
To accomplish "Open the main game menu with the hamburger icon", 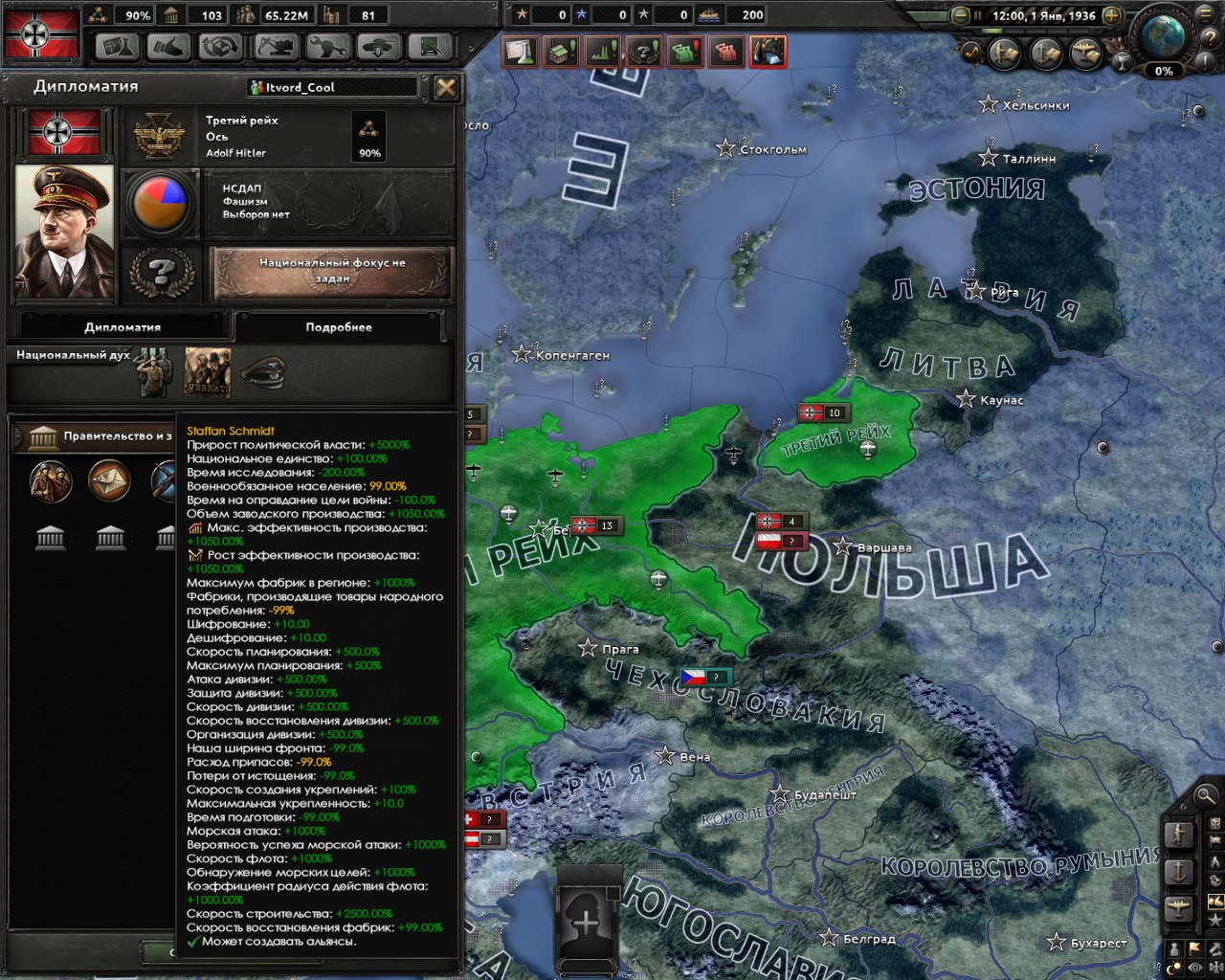I will pos(1204,15).
